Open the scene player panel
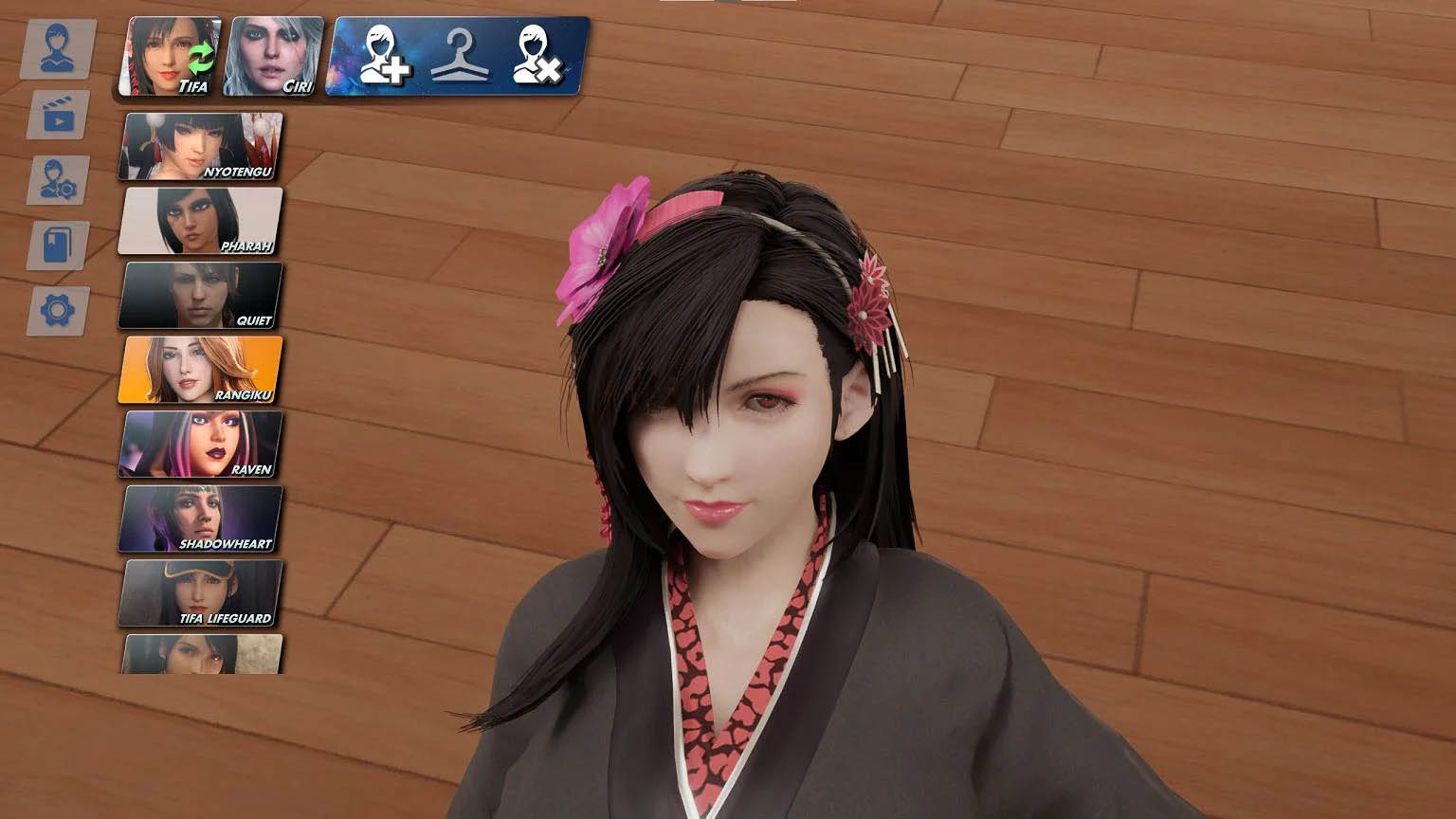The image size is (1456, 819). (59, 116)
